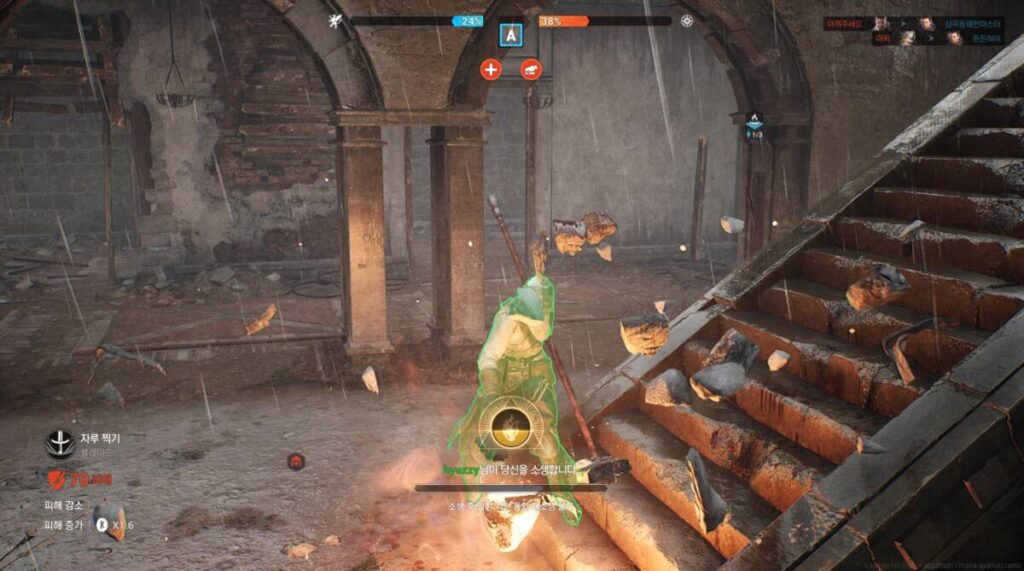The height and width of the screenshot is (571, 1024).
Task: Select the small red helmet marker
Action: click(296, 460)
